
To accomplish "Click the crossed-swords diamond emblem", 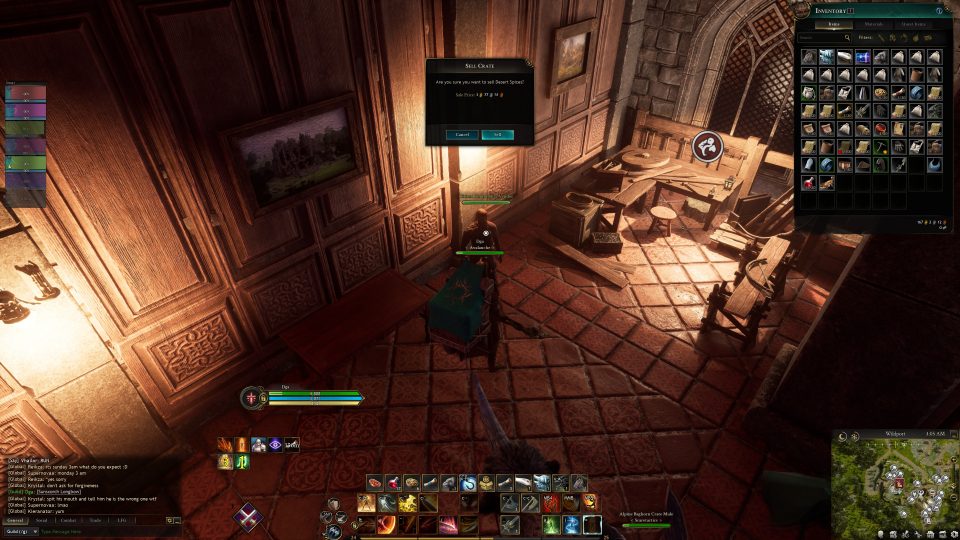I will [x=247, y=516].
